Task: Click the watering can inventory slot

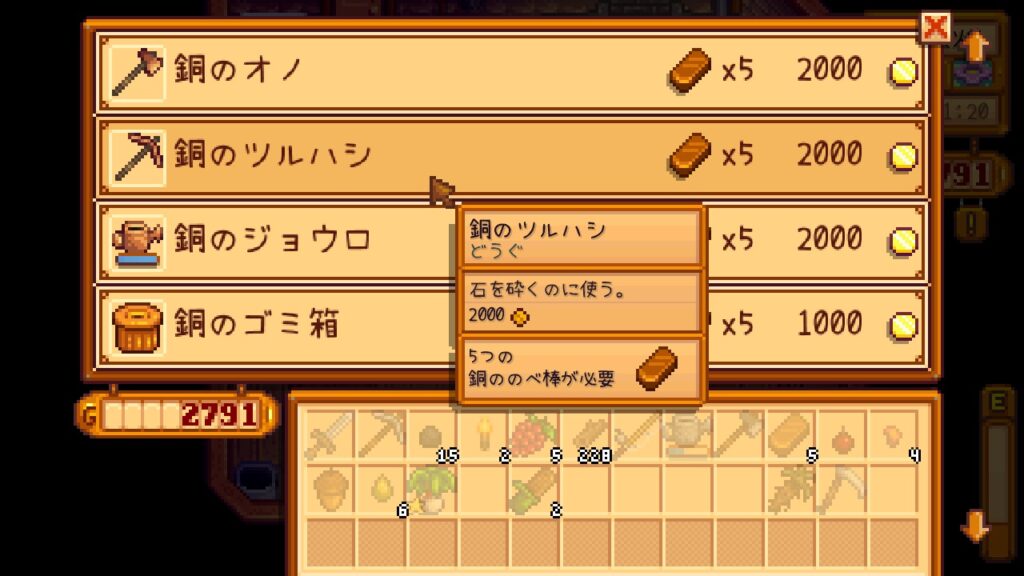Action: point(688,437)
